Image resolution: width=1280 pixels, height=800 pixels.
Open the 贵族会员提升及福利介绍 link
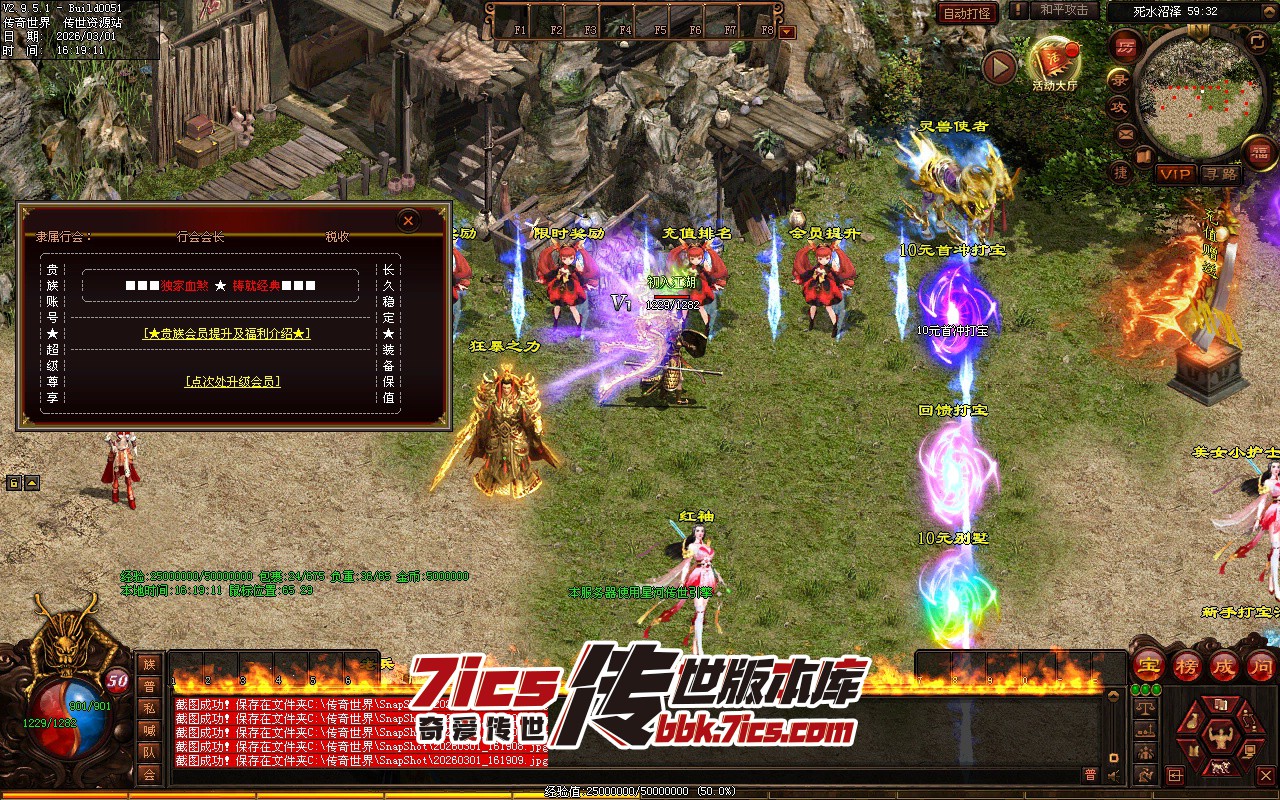click(226, 333)
